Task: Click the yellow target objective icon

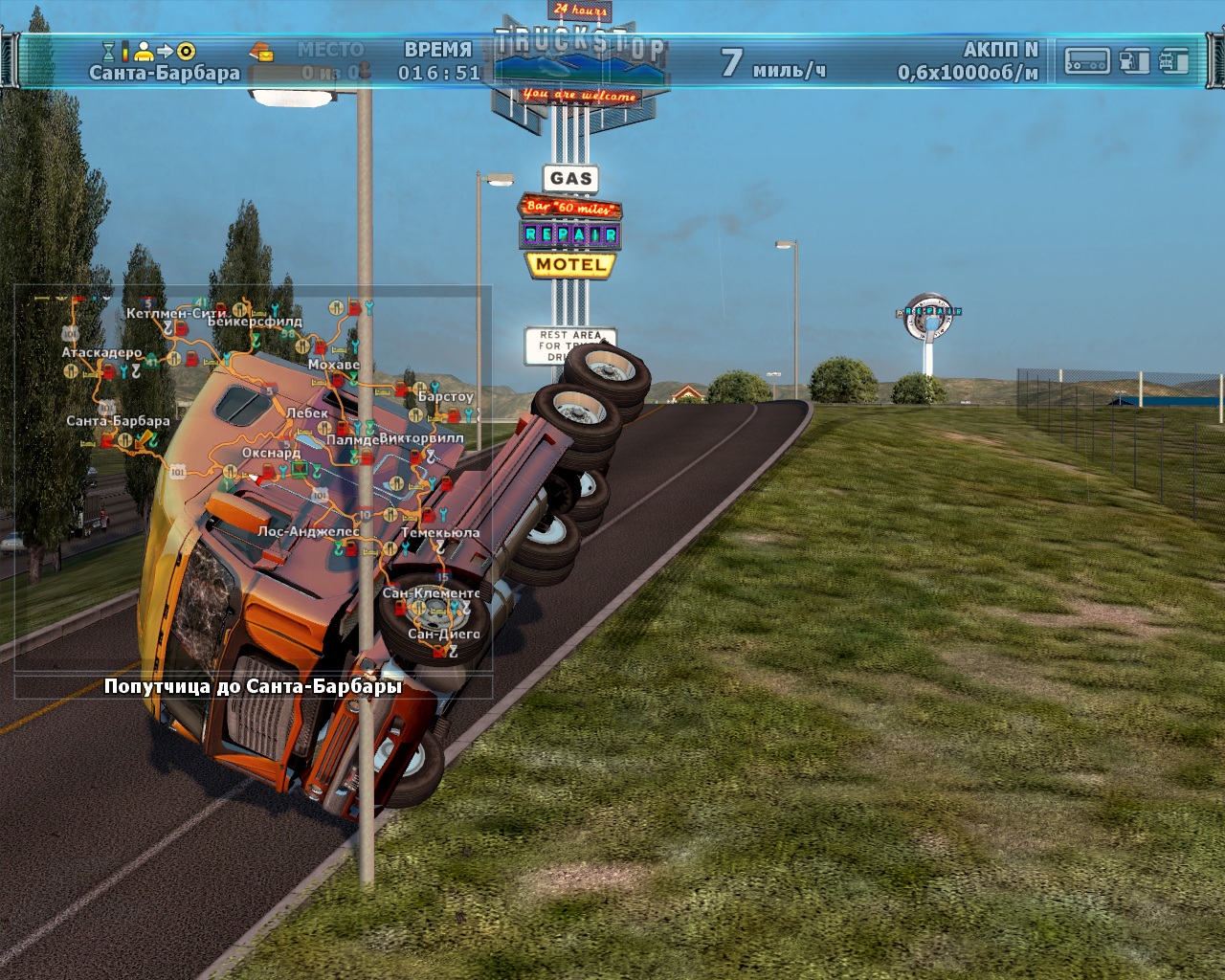Action: click(186, 50)
